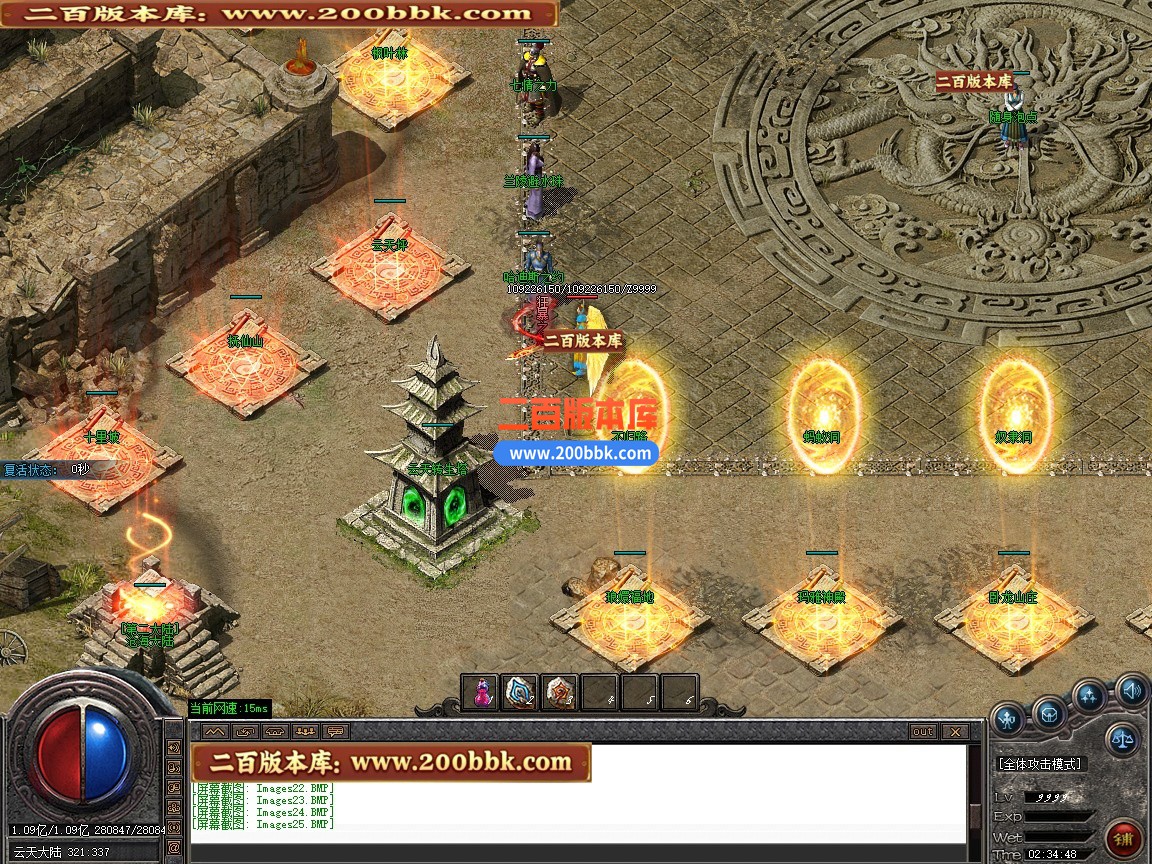
Task: Open the group members button above chat
Action: (x=305, y=731)
